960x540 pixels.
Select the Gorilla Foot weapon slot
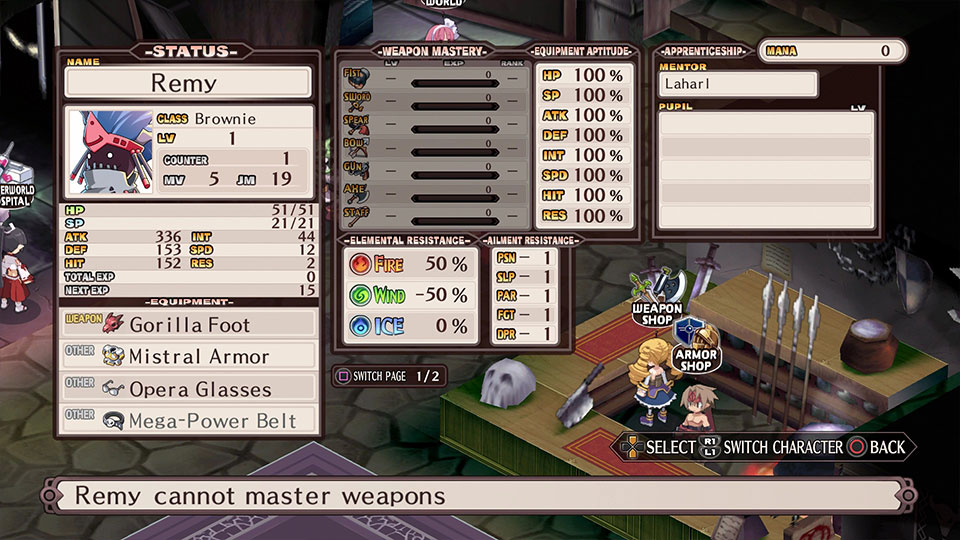point(188,324)
